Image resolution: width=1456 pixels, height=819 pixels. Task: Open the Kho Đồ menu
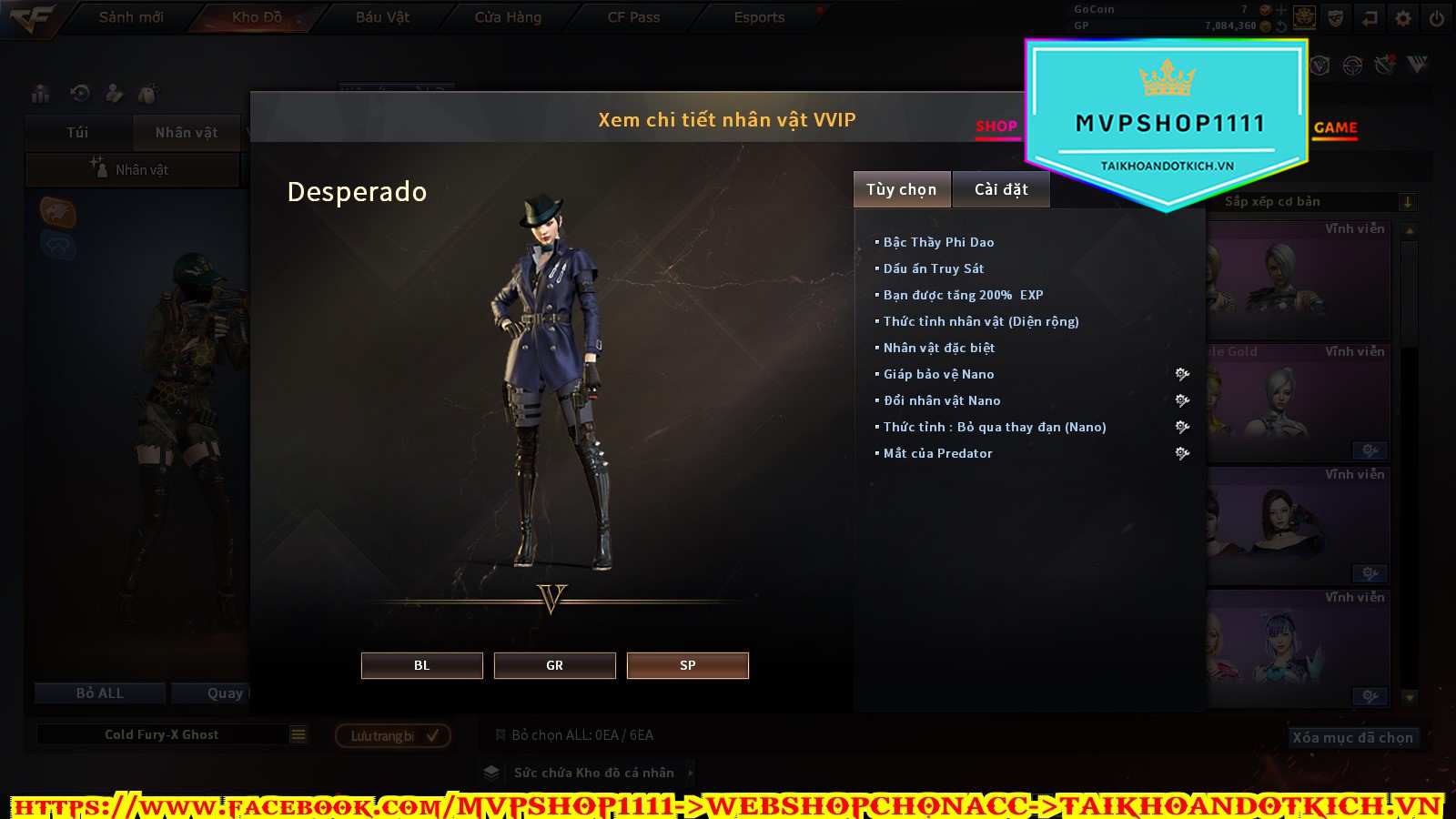point(257,17)
